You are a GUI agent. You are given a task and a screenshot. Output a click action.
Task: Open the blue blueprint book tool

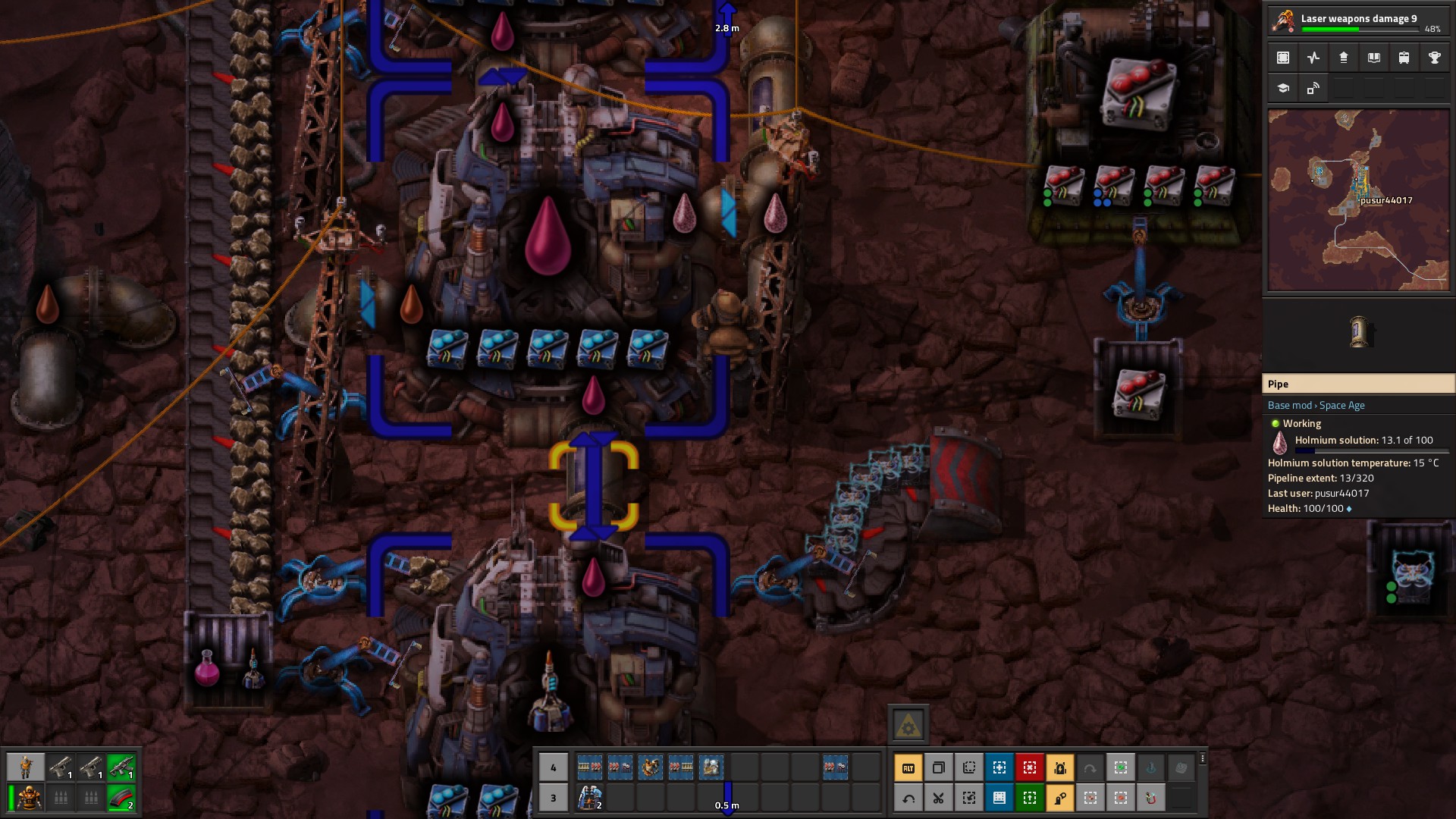(999, 798)
